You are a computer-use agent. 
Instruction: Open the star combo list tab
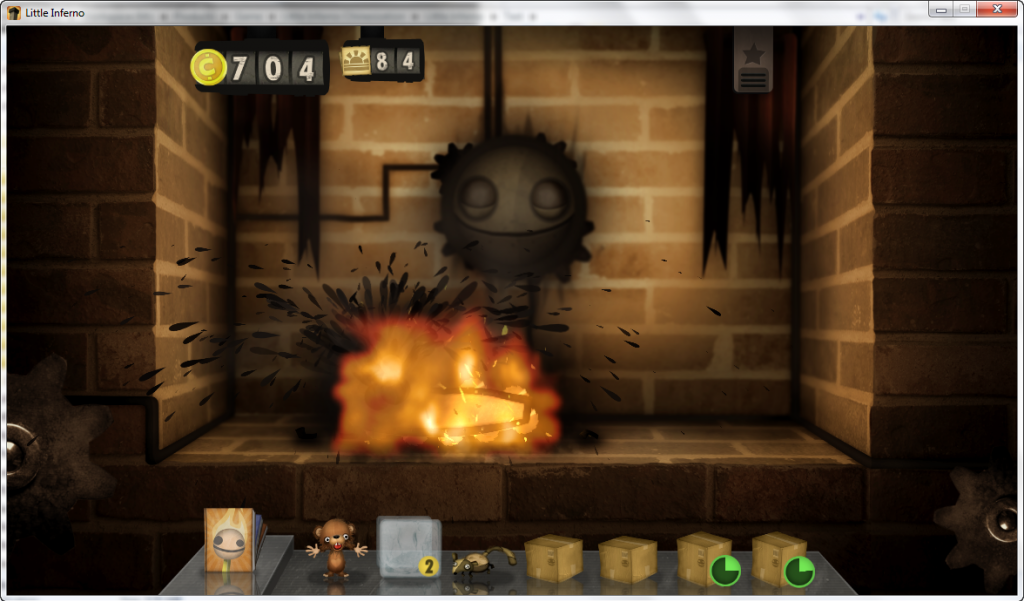point(753,52)
